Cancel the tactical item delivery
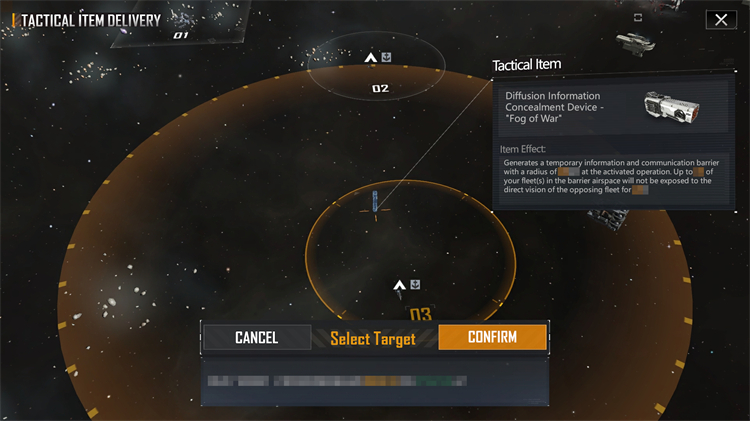Viewport: 750px width, 421px height. [x=256, y=338]
